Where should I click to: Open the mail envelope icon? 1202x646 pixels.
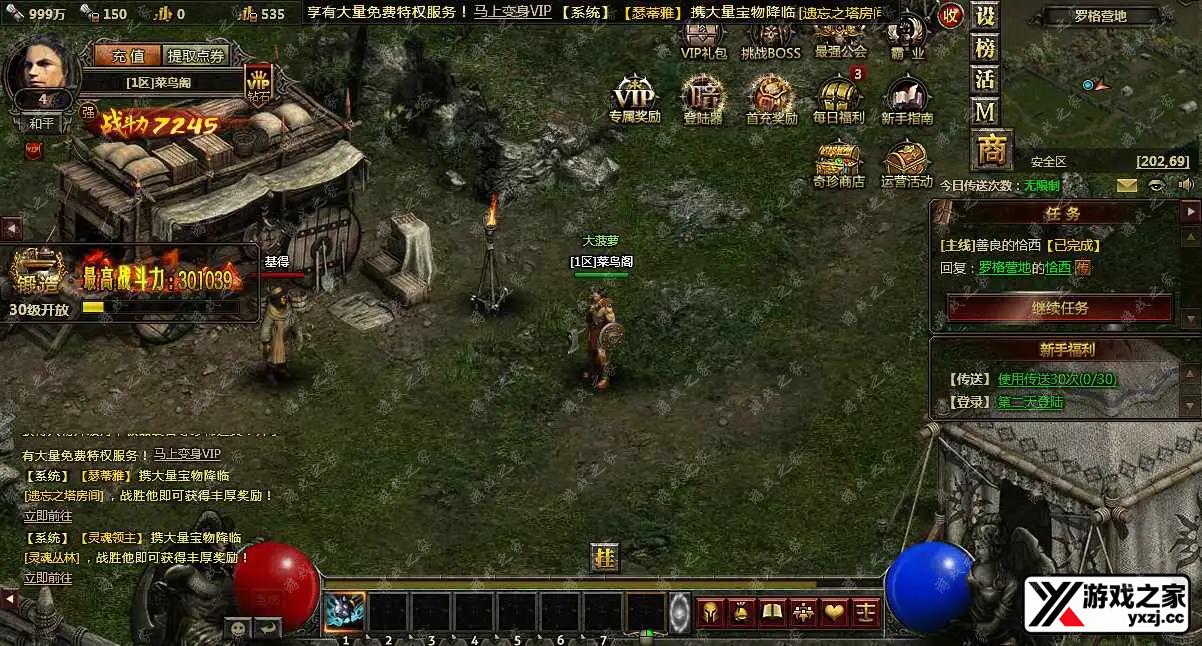1127,185
